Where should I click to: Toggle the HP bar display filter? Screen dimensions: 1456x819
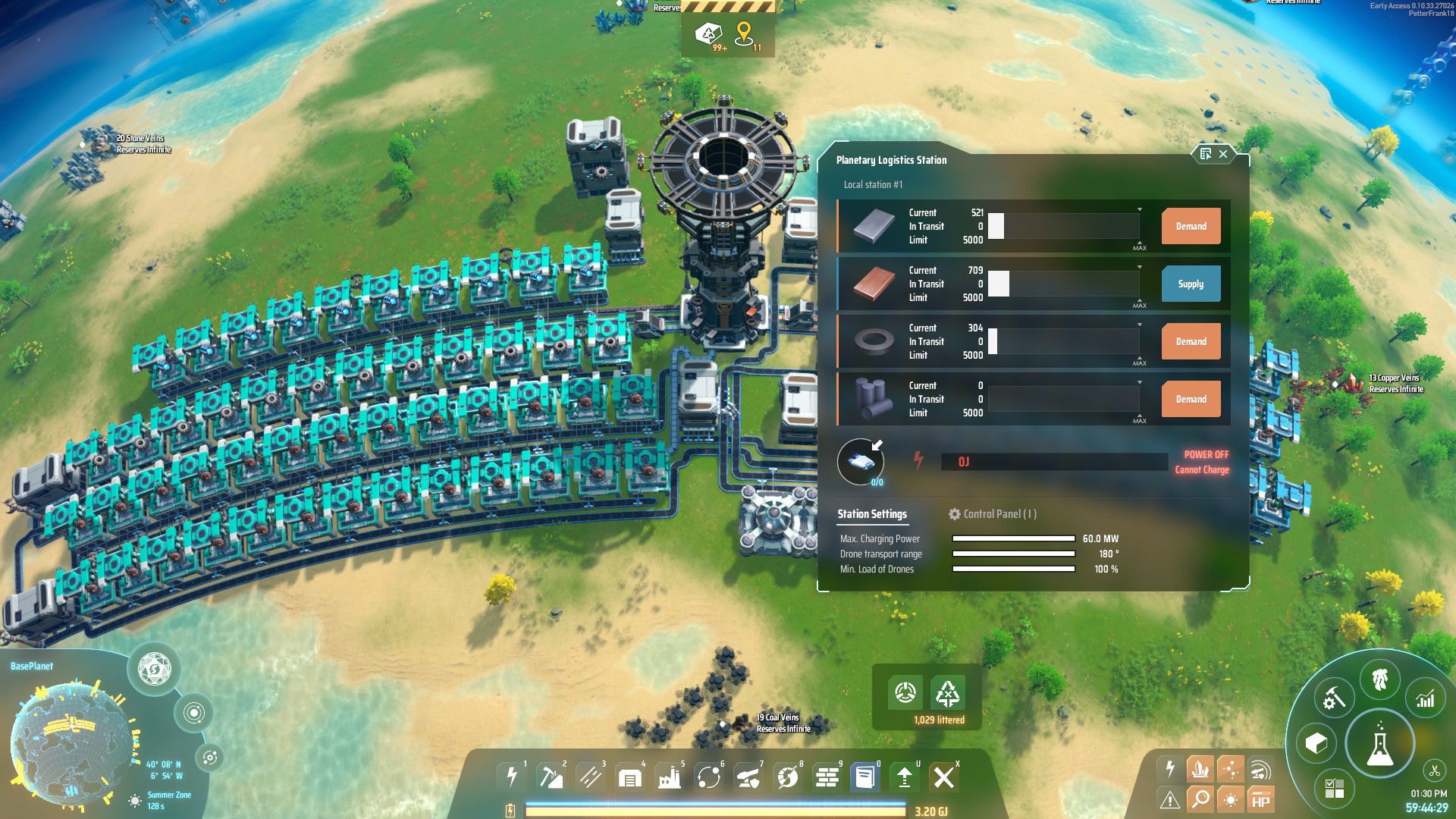pos(1260,799)
